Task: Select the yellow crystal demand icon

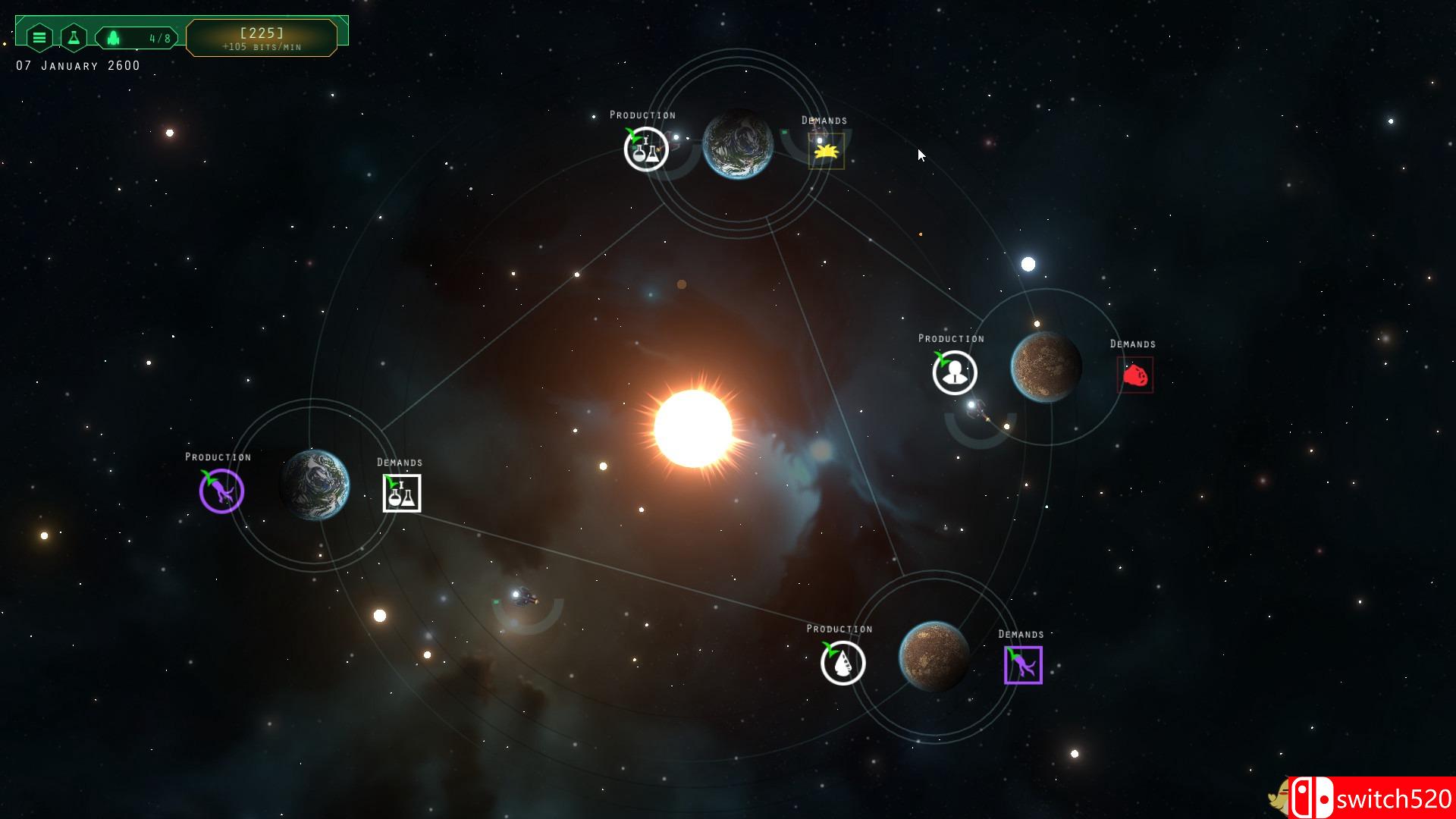Action: click(826, 151)
